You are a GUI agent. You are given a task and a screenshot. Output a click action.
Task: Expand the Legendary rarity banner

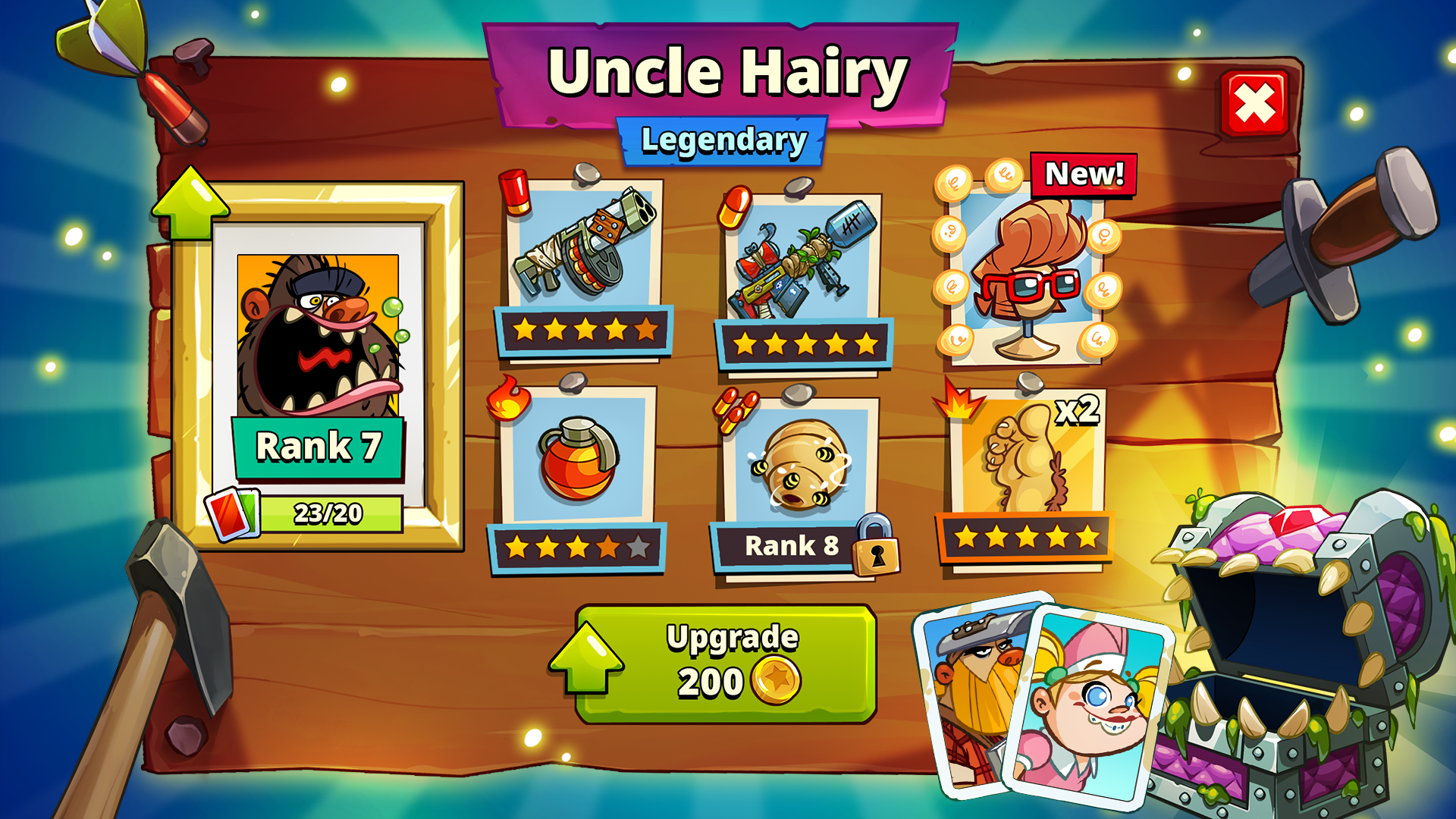point(723,139)
